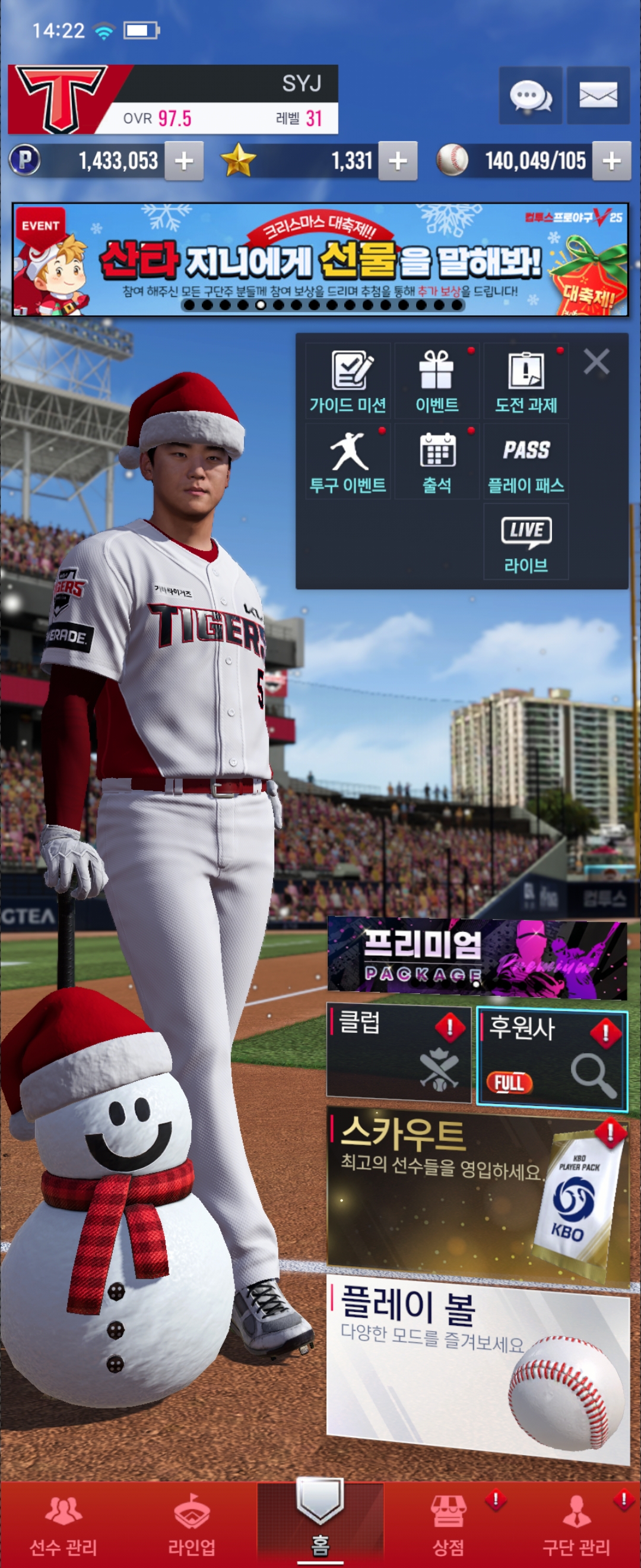
Task: Open the 라이브 LIVE menu
Action: click(x=526, y=541)
